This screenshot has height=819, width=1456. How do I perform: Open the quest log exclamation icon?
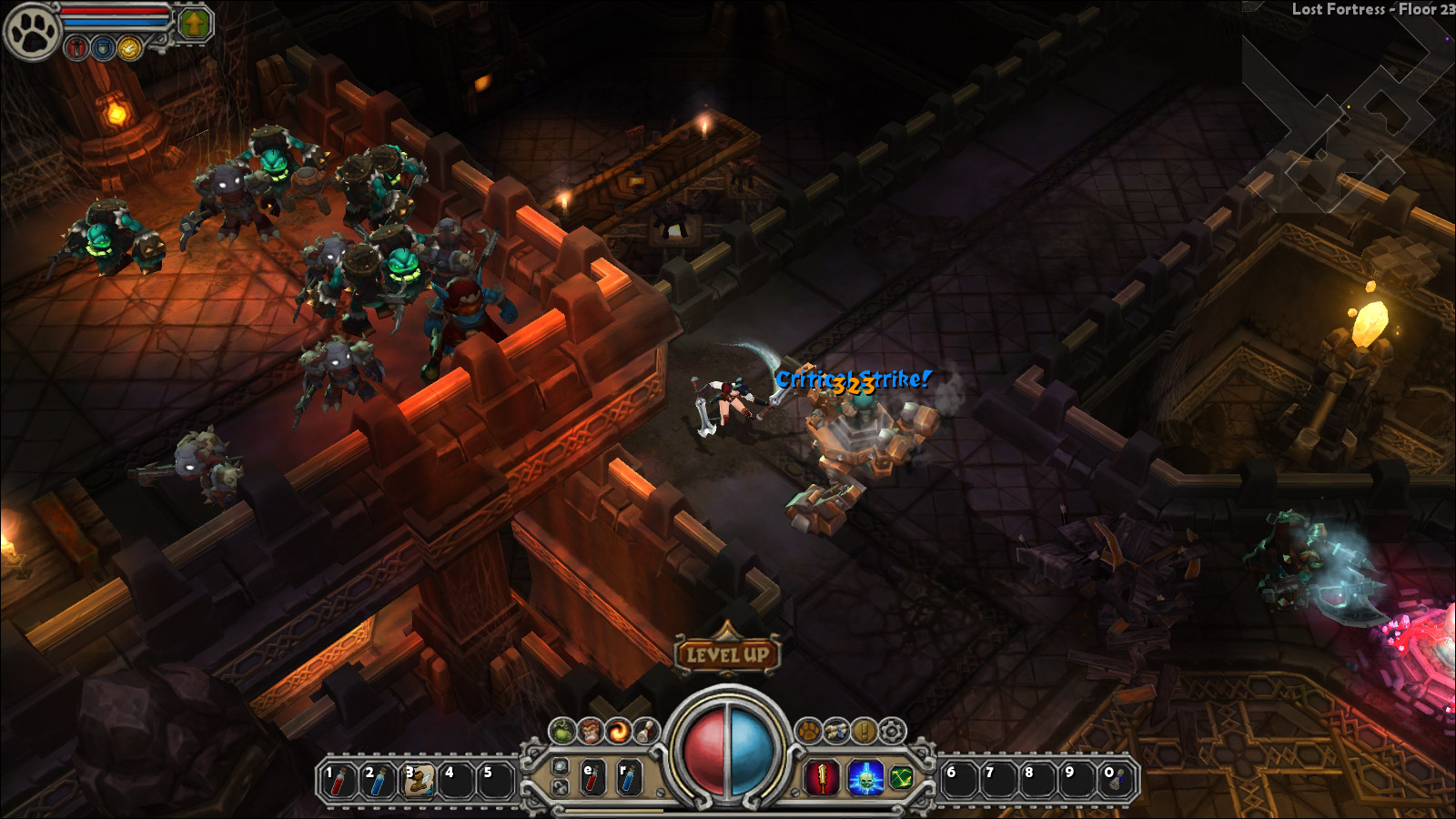click(x=864, y=731)
